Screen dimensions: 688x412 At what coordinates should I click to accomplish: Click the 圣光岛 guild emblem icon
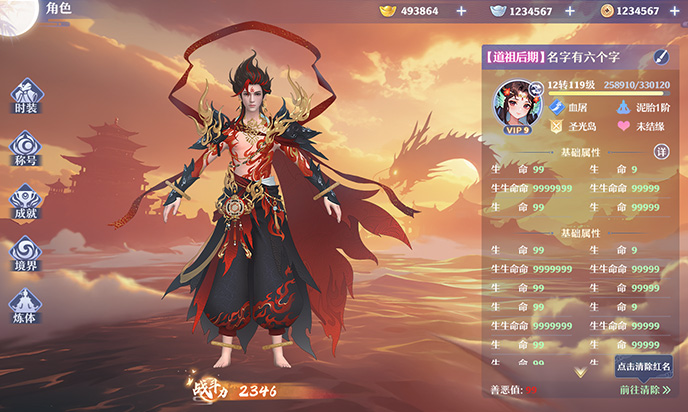pos(556,127)
